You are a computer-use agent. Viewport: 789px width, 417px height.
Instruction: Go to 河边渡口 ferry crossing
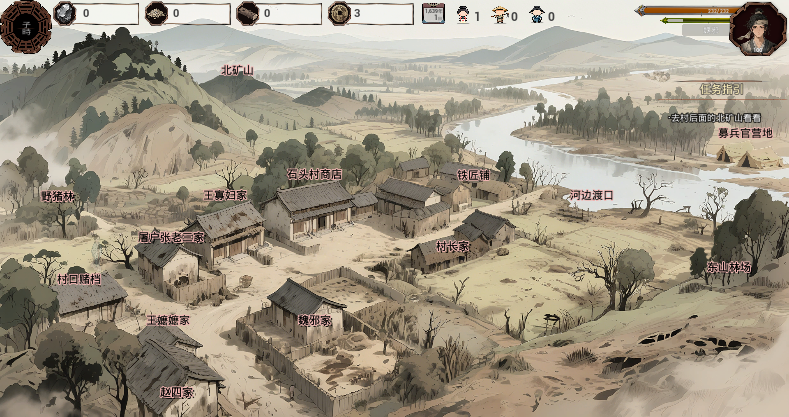pos(590,195)
